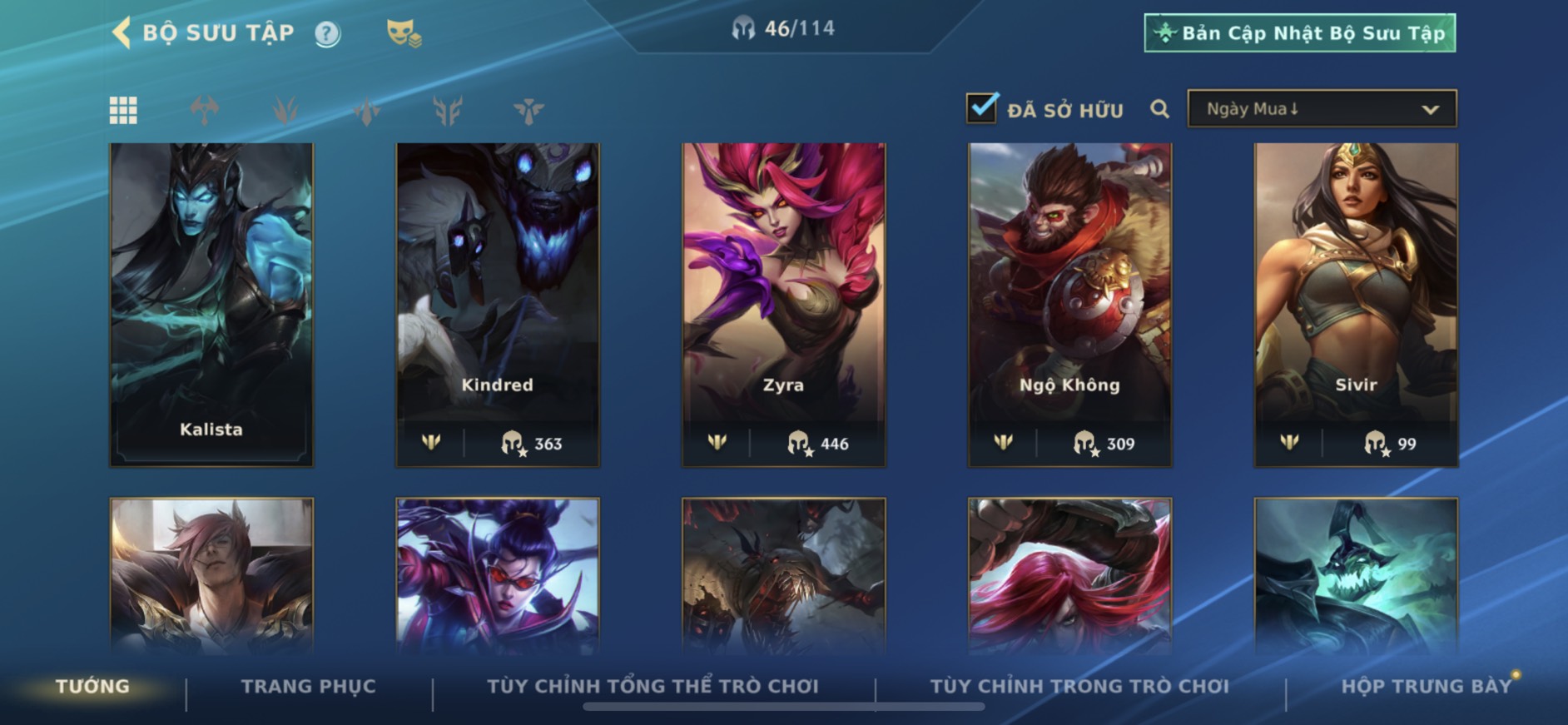Expand the Ngày Mua sort dropdown
This screenshot has height=725, width=1568.
pos(1322,109)
